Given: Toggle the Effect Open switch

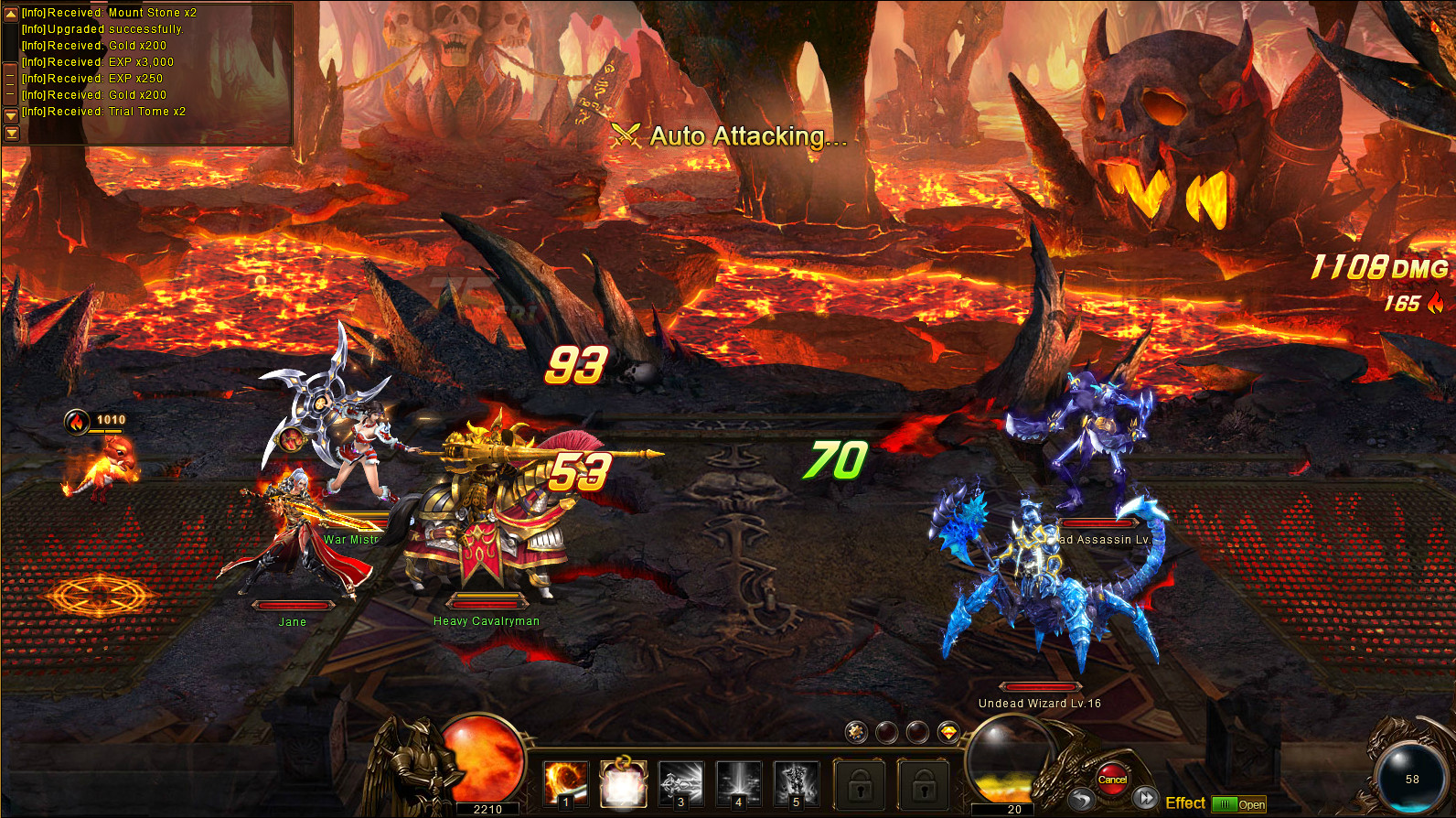Looking at the screenshot, I should pyautogui.click(x=1239, y=804).
